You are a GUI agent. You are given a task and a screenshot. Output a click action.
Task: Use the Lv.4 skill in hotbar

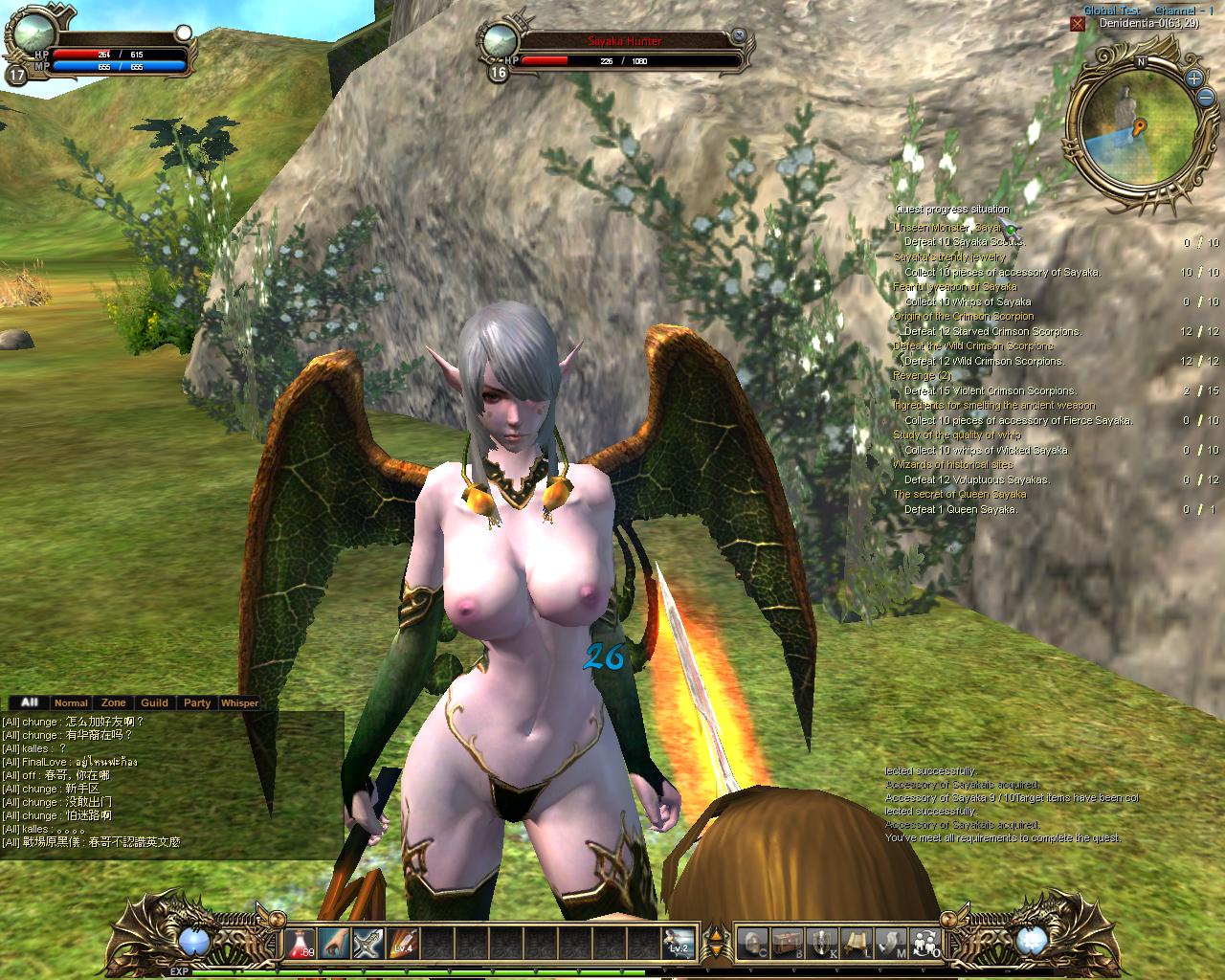(401, 943)
